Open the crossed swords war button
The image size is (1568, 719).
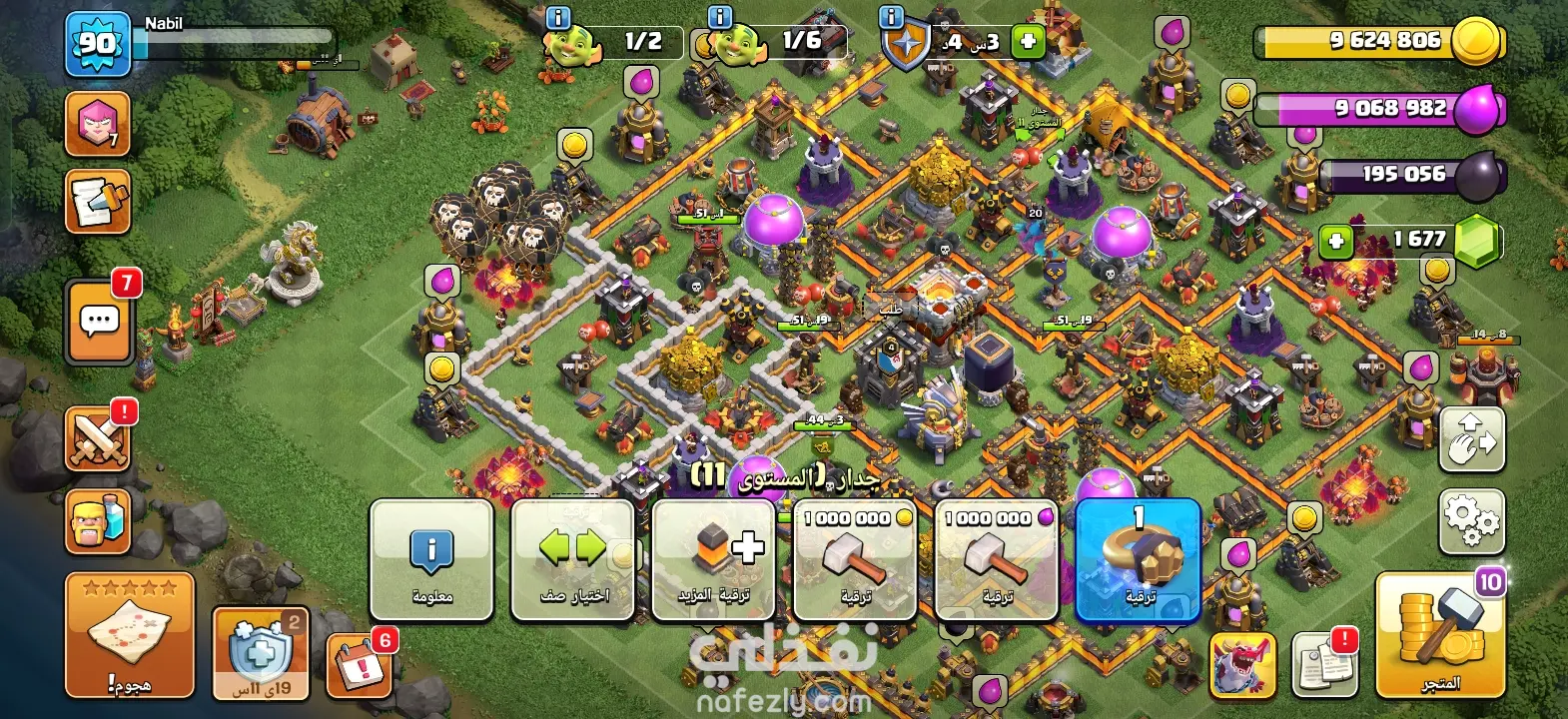(98, 438)
